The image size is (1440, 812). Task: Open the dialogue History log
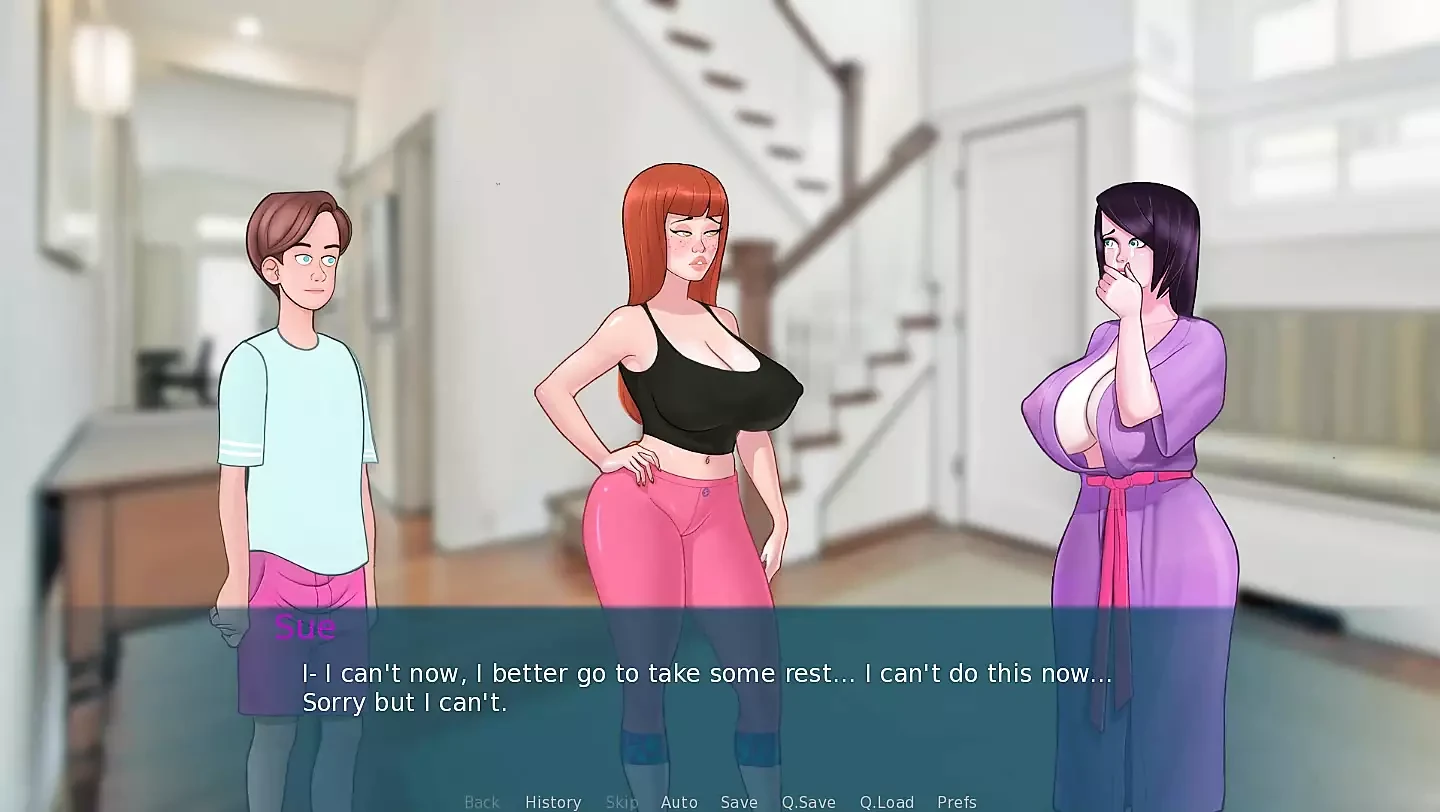point(553,802)
